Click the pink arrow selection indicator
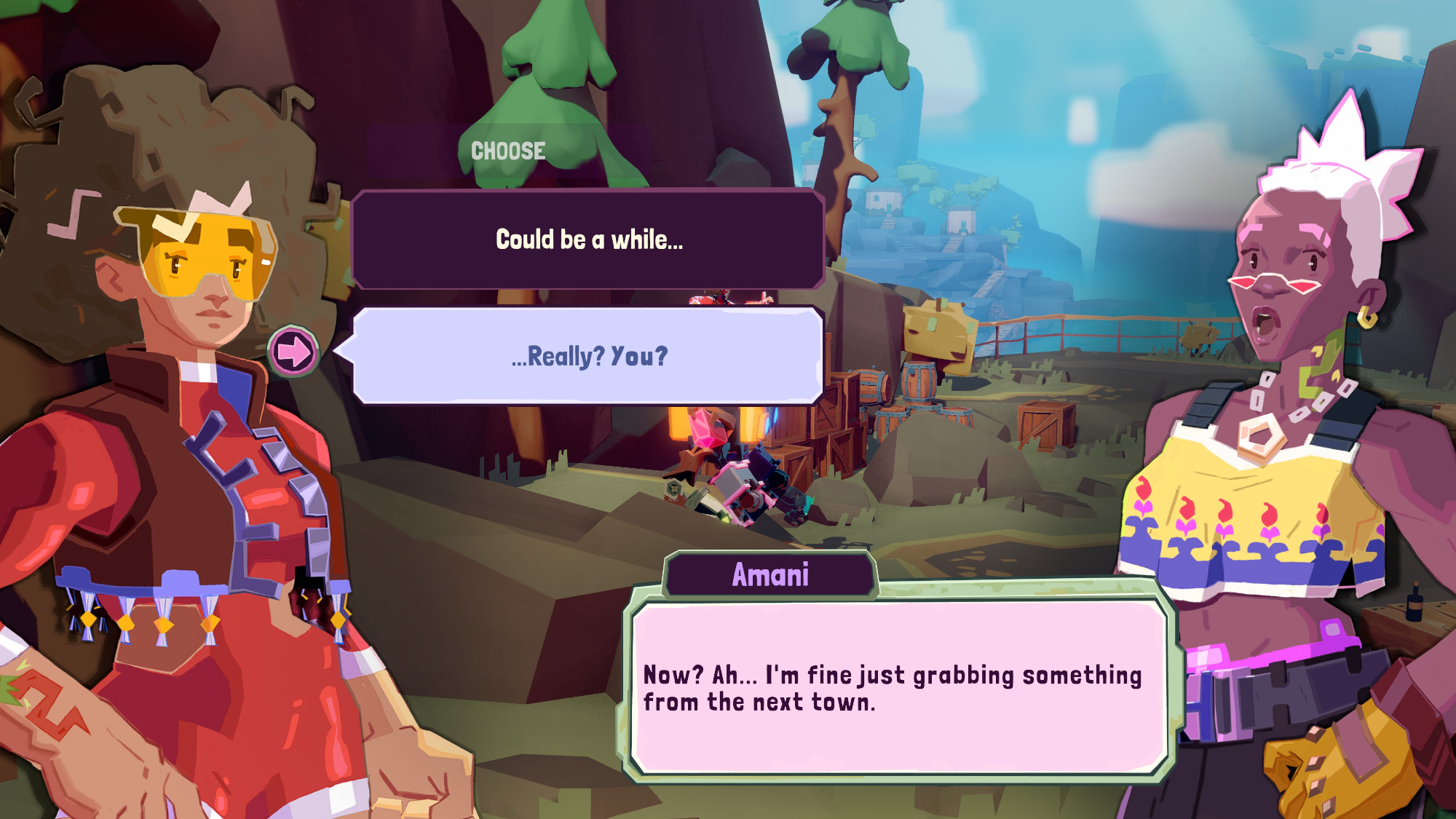The image size is (1456, 819). point(293,352)
